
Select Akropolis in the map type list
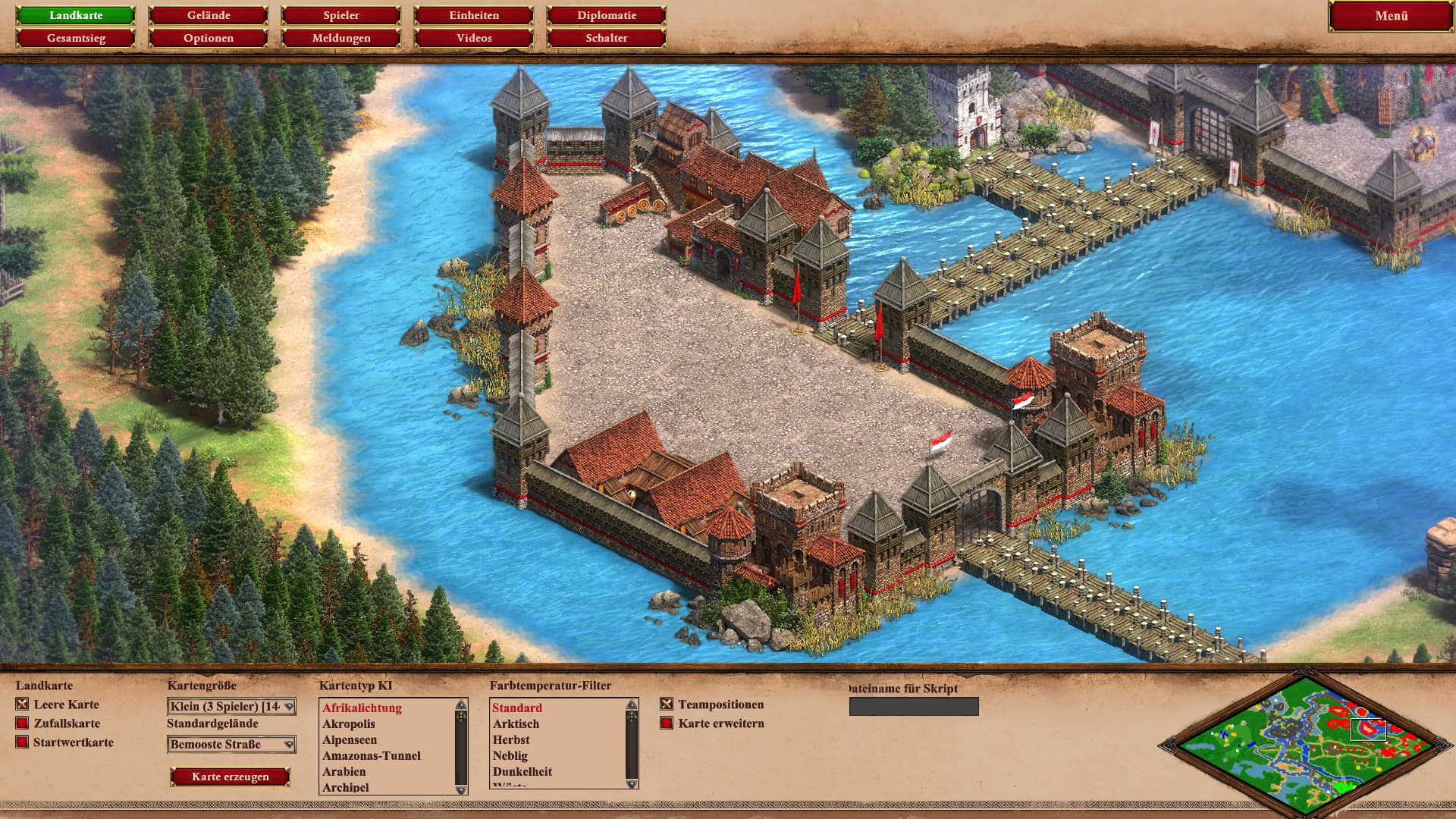point(349,724)
